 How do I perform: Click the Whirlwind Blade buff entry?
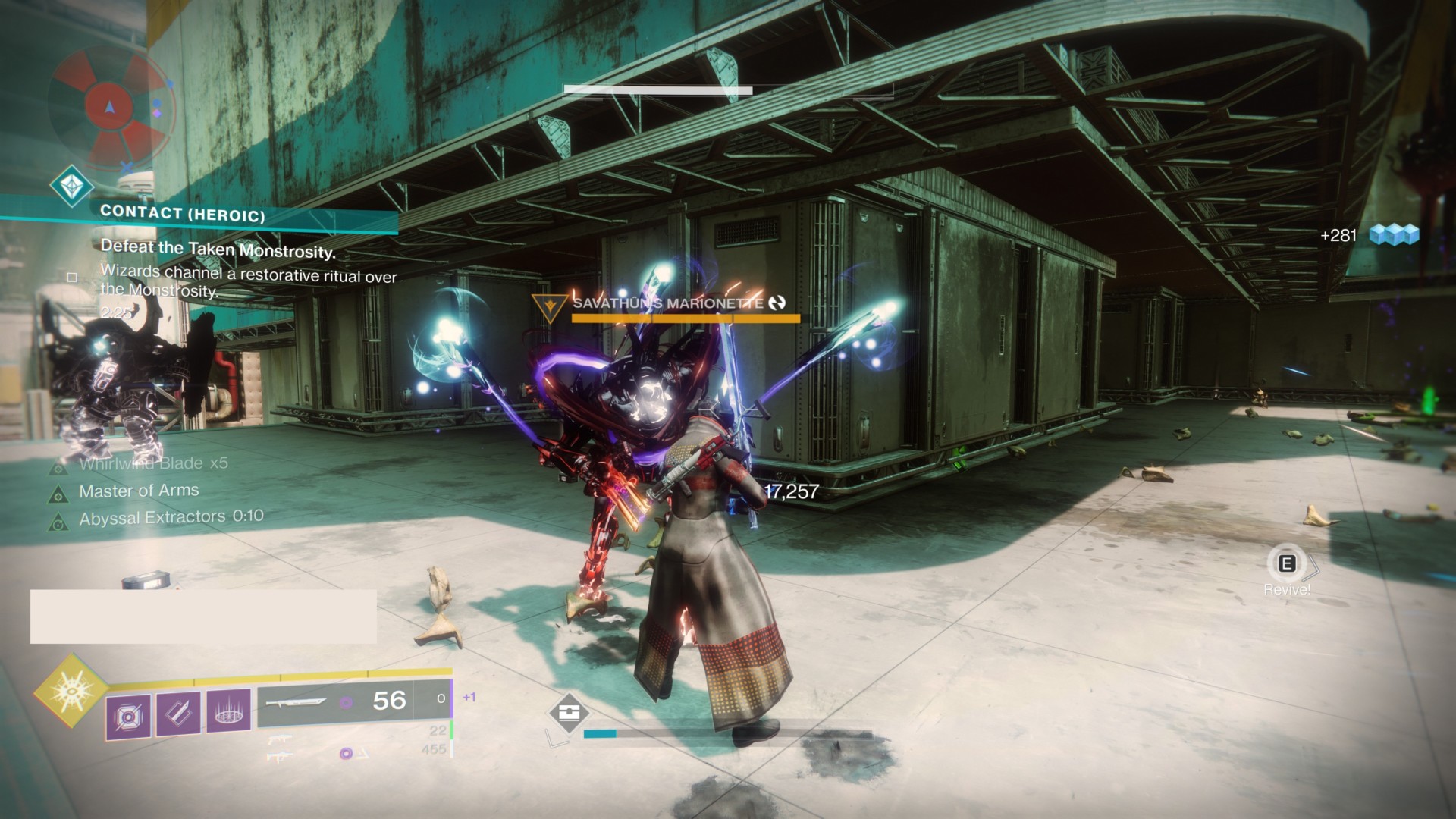153,463
